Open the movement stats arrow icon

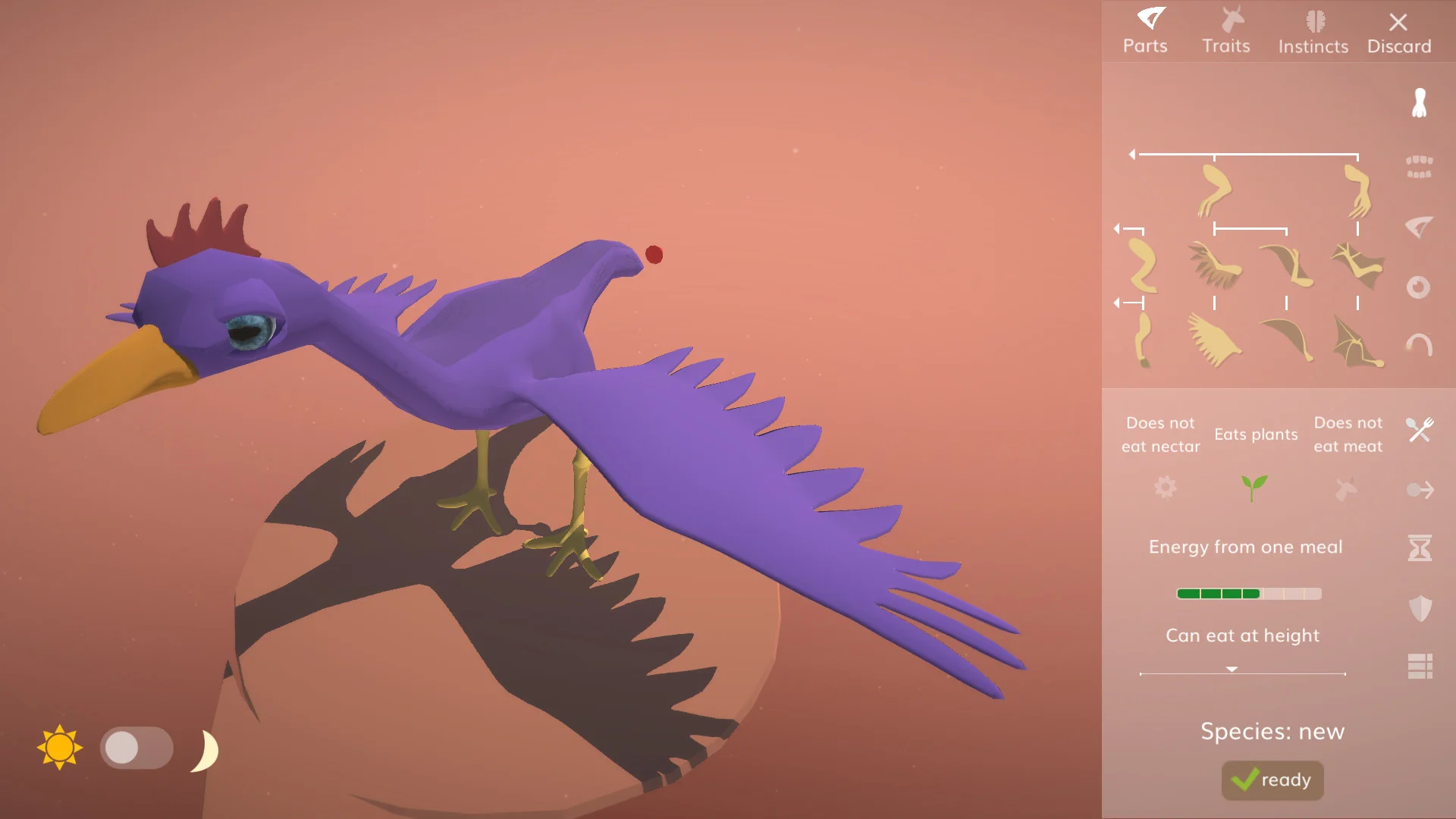coord(1420,490)
